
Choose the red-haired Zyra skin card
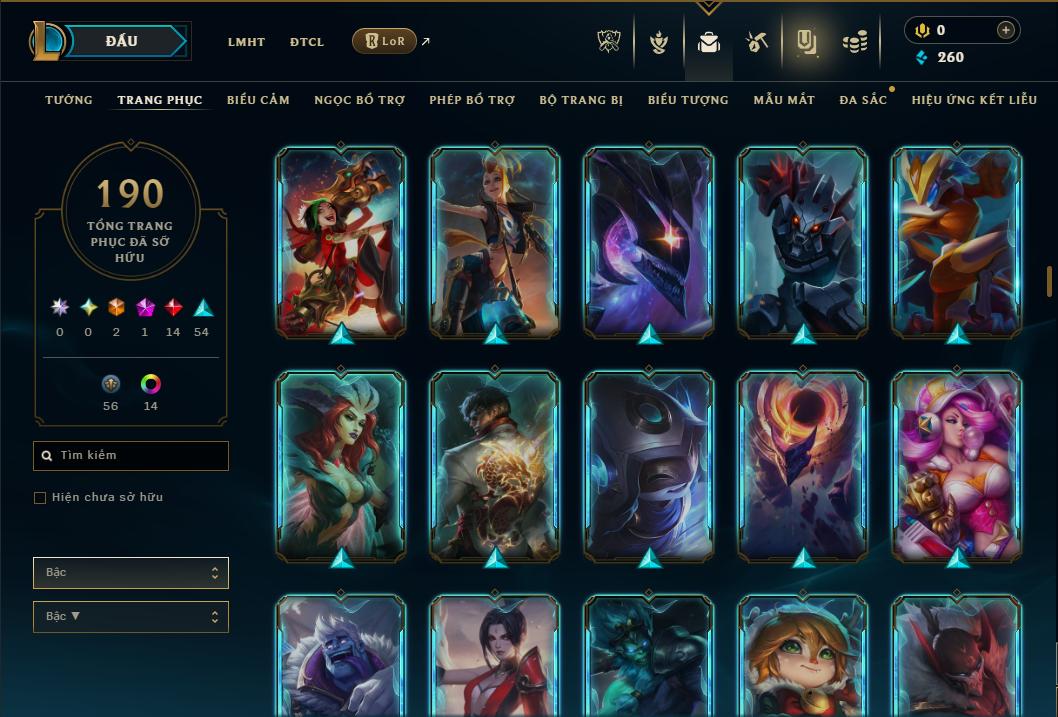click(x=341, y=466)
